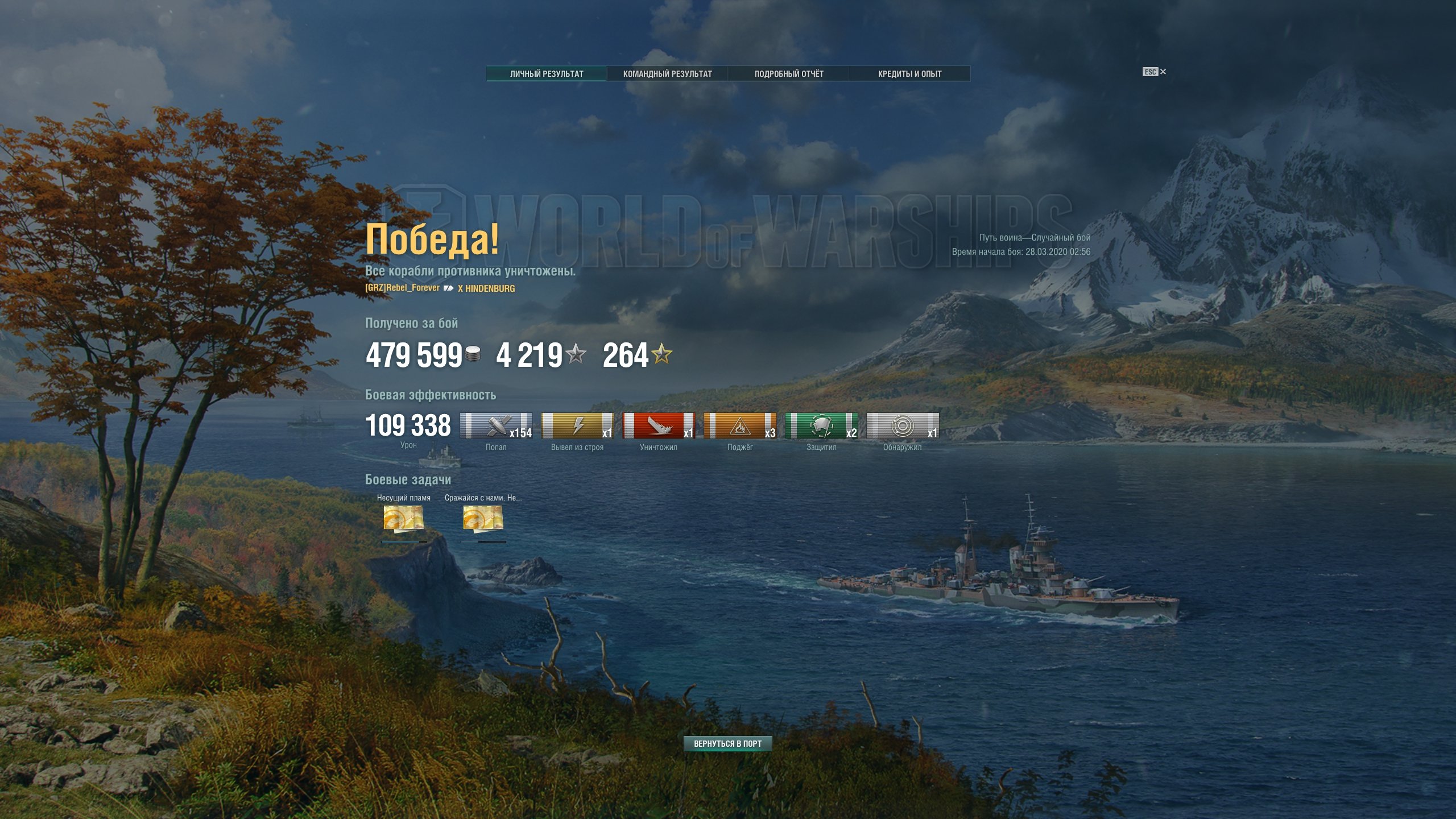The height and width of the screenshot is (819, 1456).
Task: Switch to the Личный результат tab
Action: pos(546,74)
